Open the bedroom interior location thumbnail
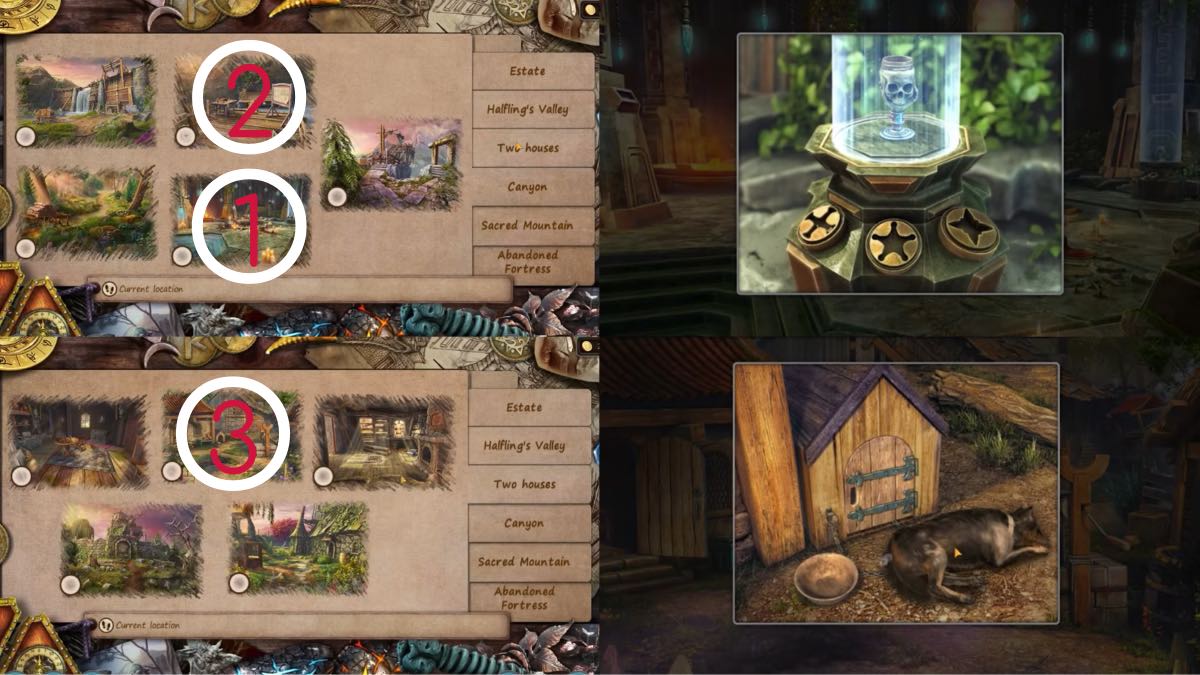 (x=78, y=442)
